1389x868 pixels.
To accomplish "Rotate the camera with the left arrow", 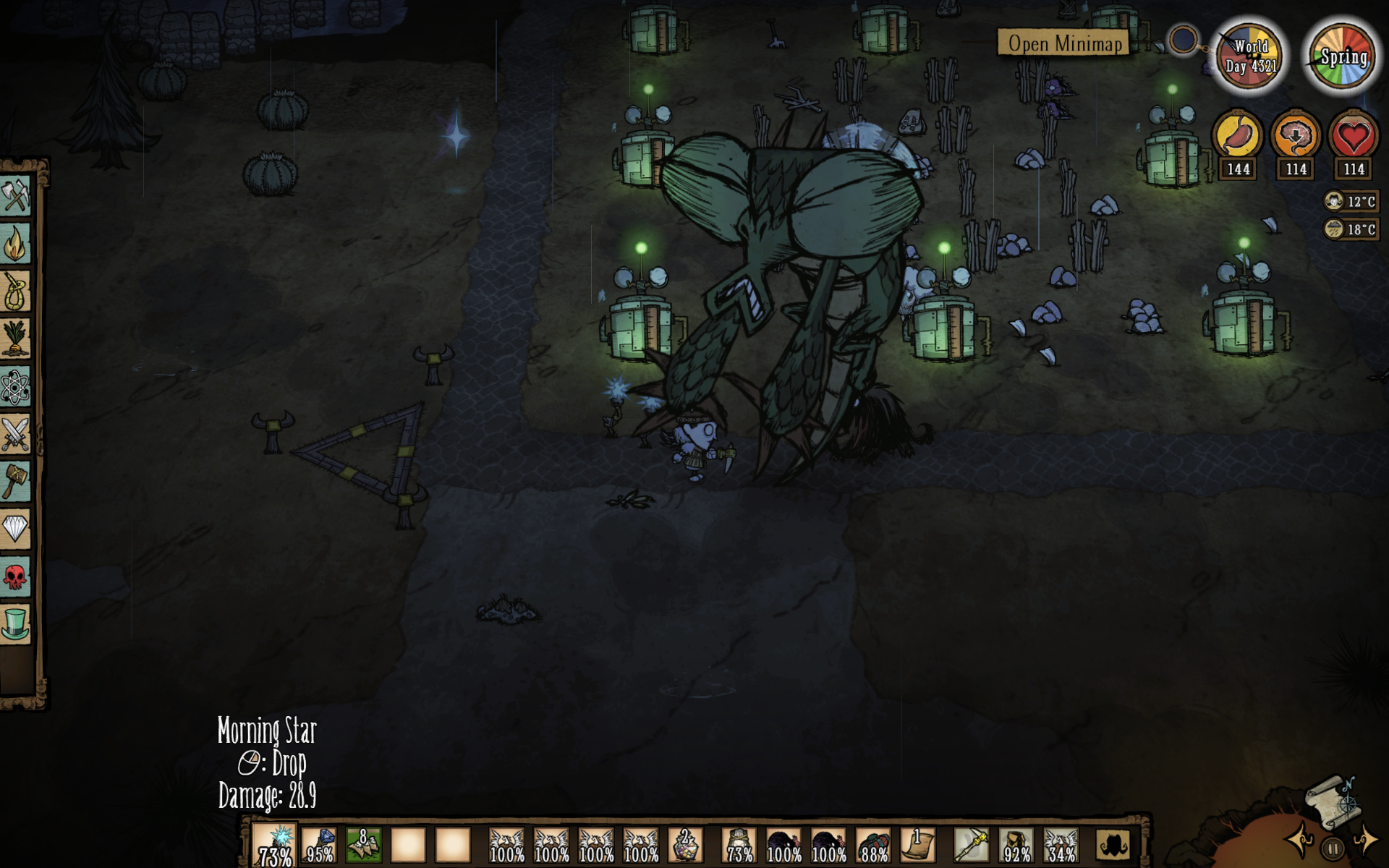I will pos(1300,841).
